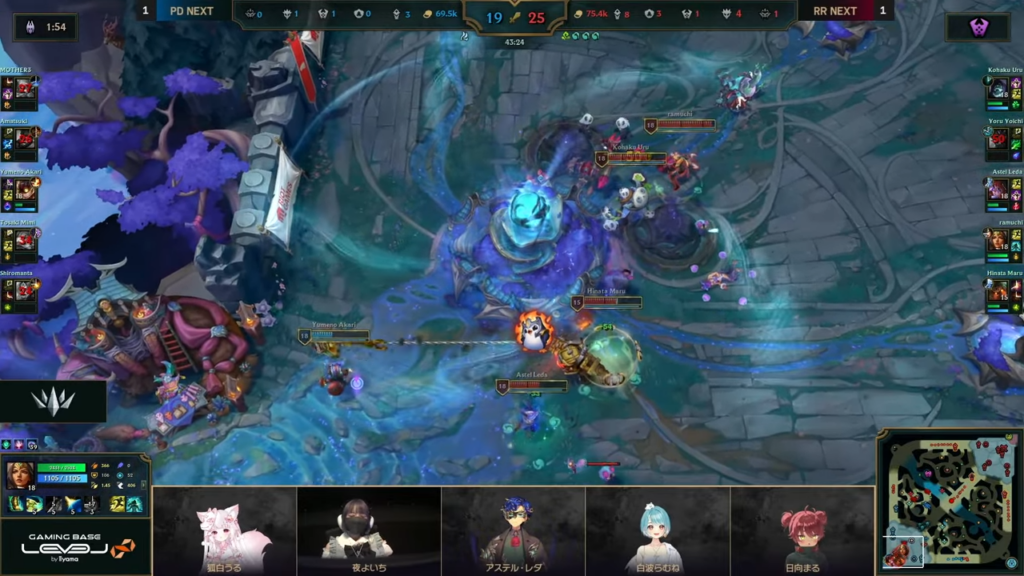Screen dimensions: 1024x576
Task: Select Hinata Maru's champion portrait
Action: pyautogui.click(x=997, y=291)
